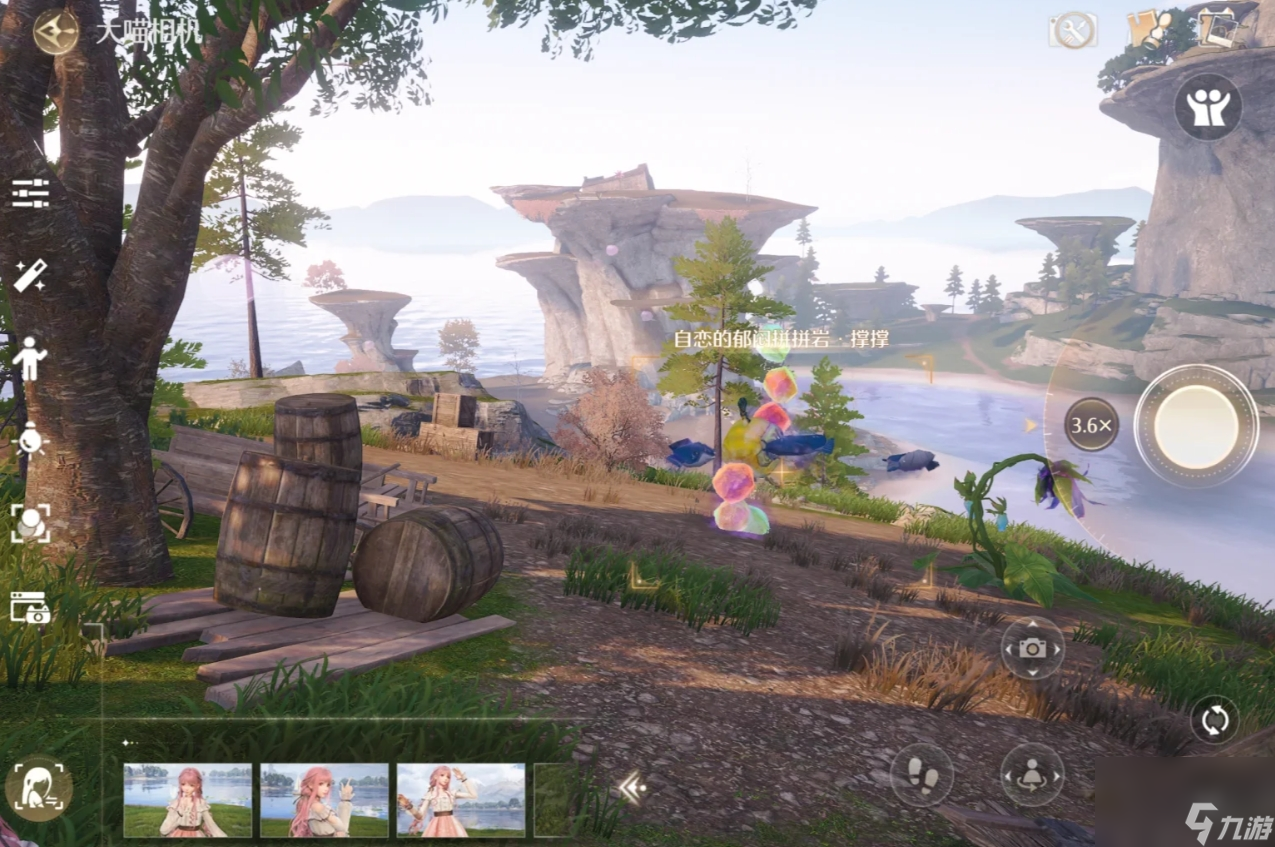1275x847 pixels.
Task: Tap the camera wrench settings icon
Action: click(x=1072, y=30)
